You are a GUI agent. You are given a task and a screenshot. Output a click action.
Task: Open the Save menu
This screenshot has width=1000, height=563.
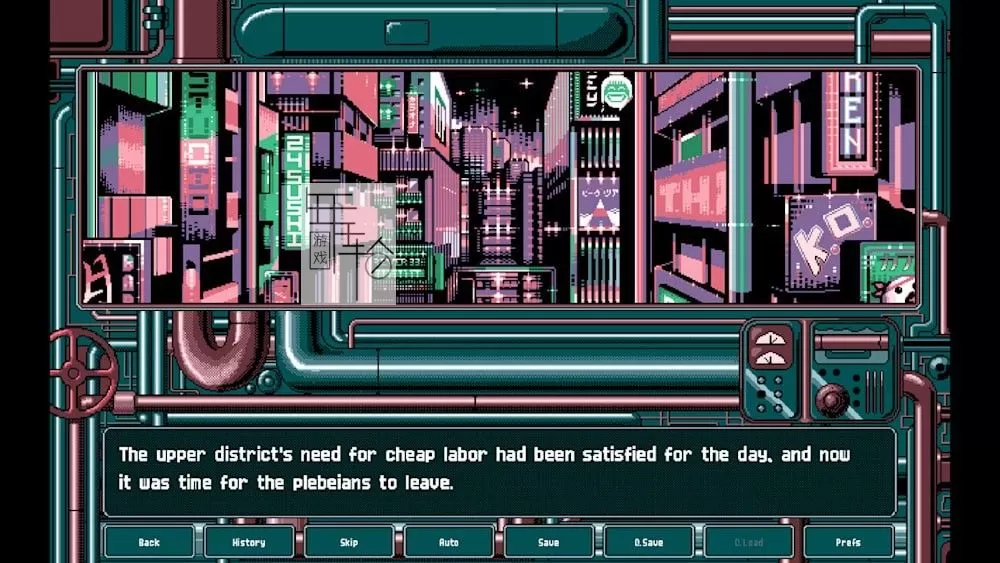(x=548, y=542)
